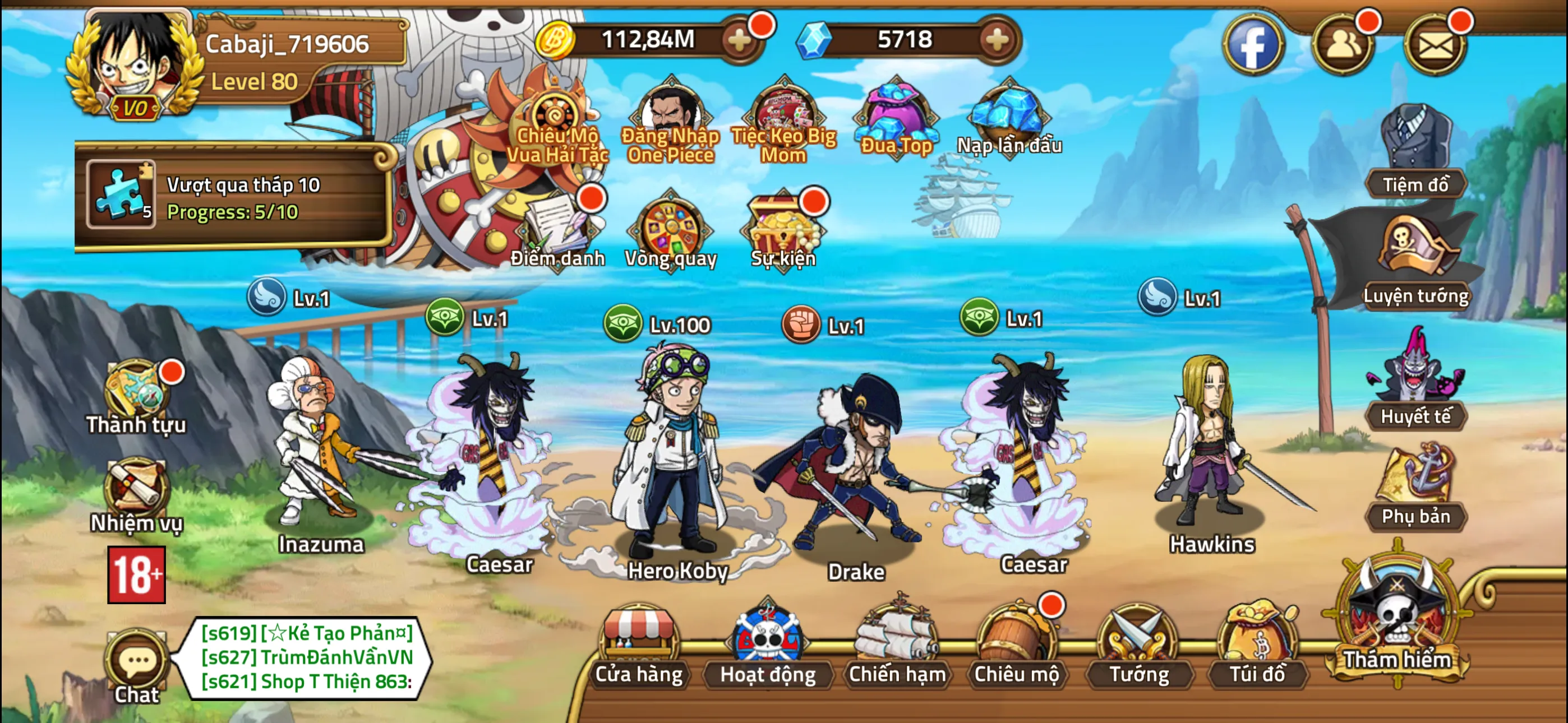Open Sự kiện treasure chest events
This screenshot has height=723, width=1568.
point(783,231)
